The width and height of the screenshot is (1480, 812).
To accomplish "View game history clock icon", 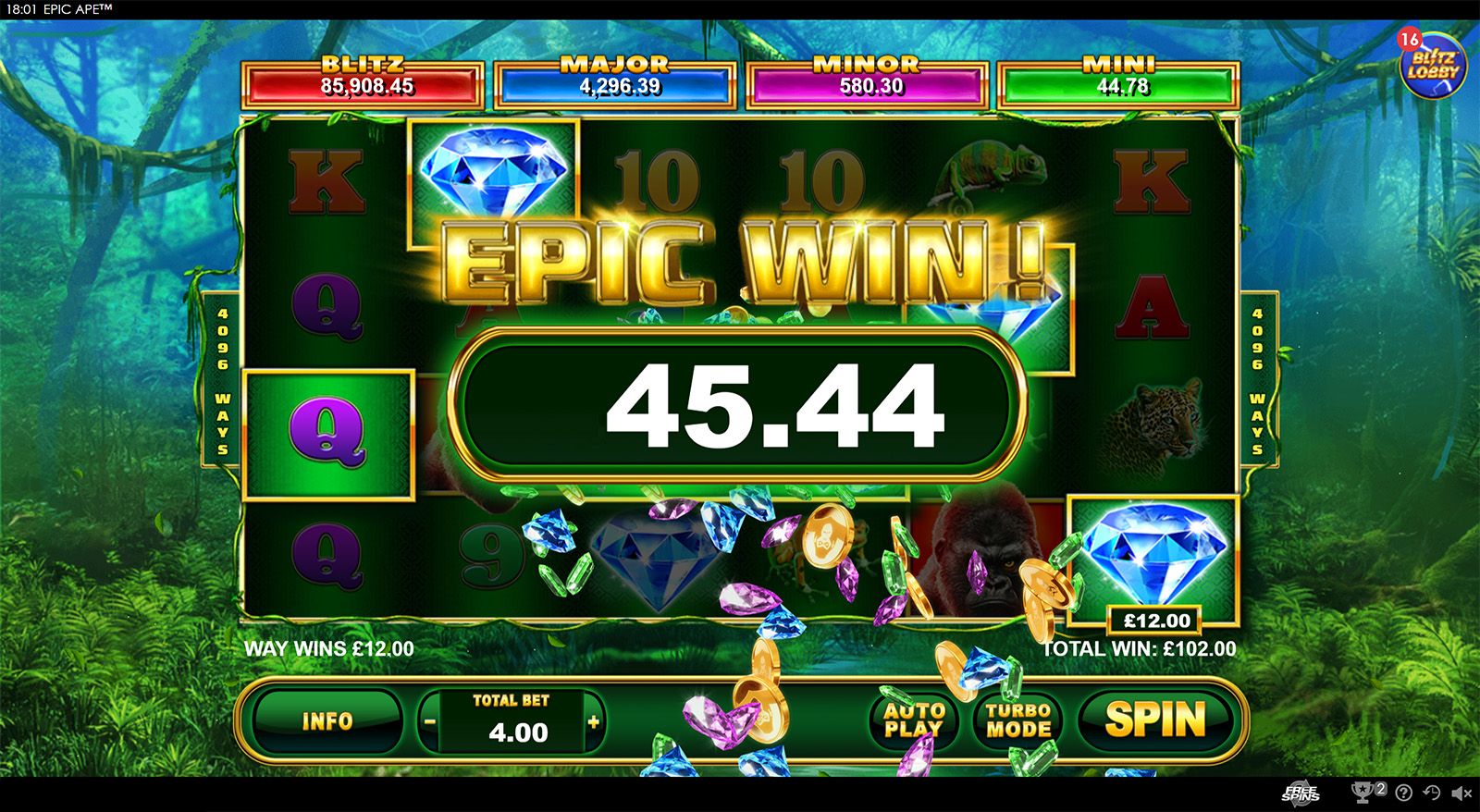I will point(1431,793).
